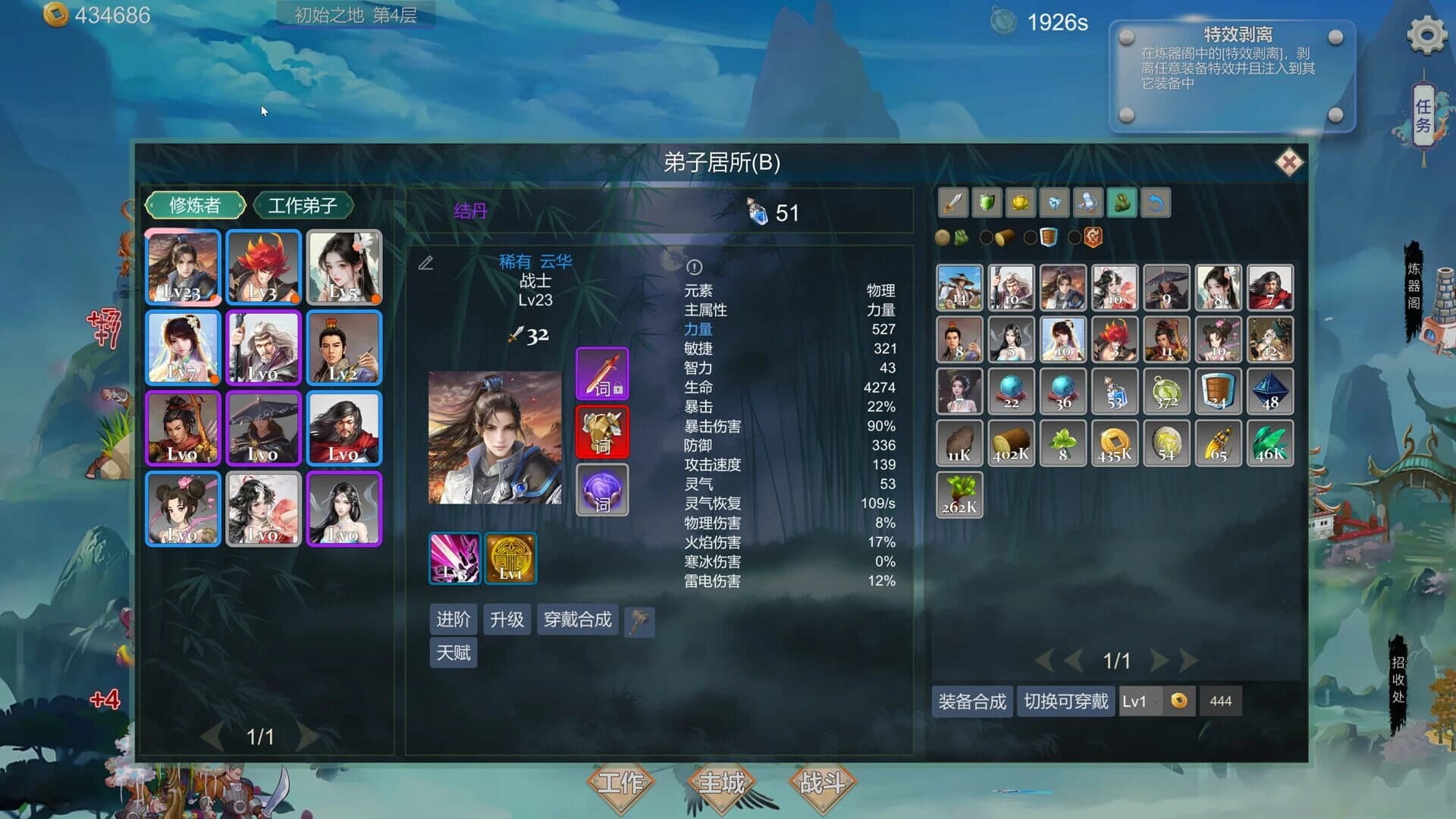Click the purple orb accessory slot
Screen dimensions: 1456x819
[x=602, y=490]
